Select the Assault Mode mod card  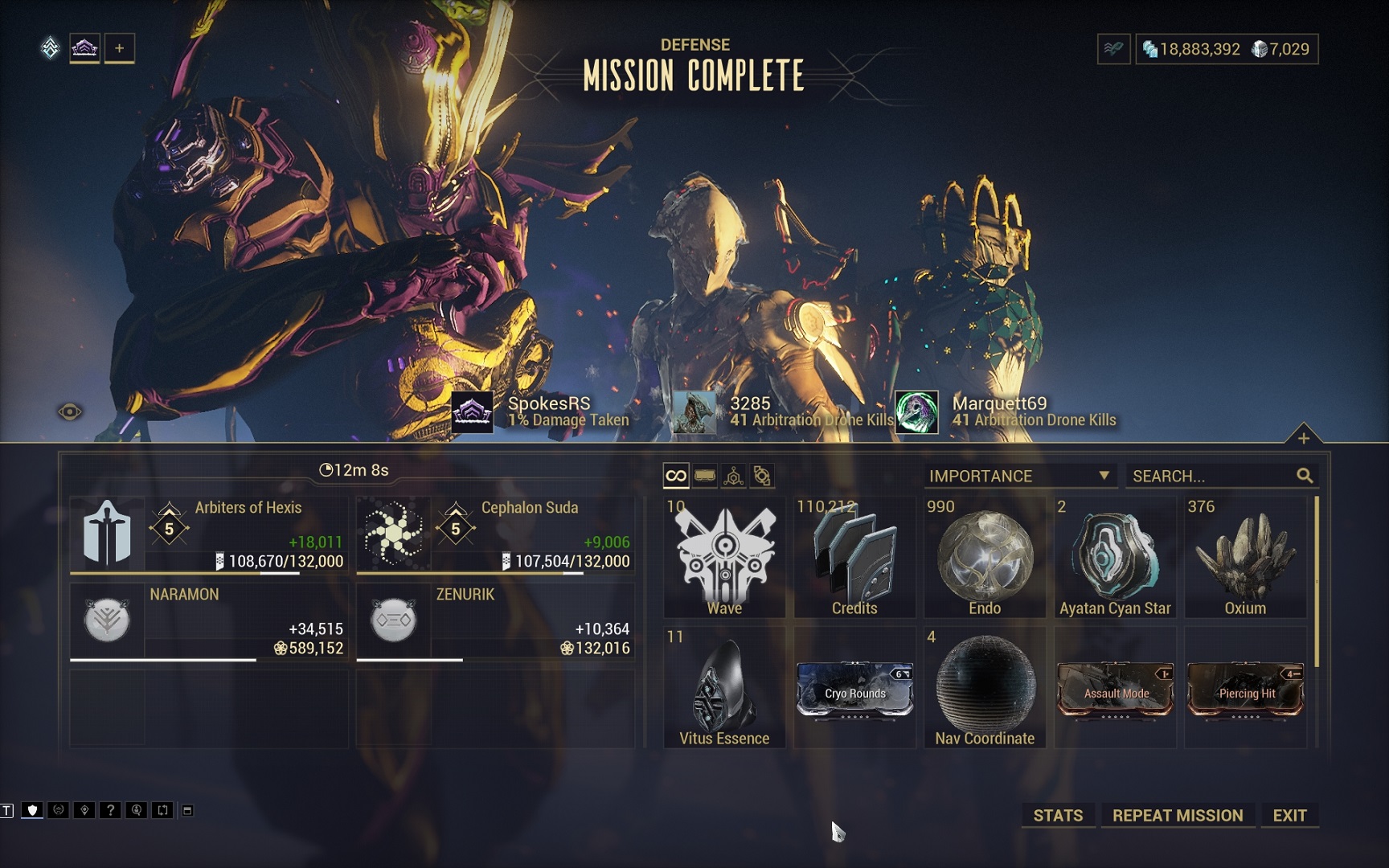coord(1115,689)
